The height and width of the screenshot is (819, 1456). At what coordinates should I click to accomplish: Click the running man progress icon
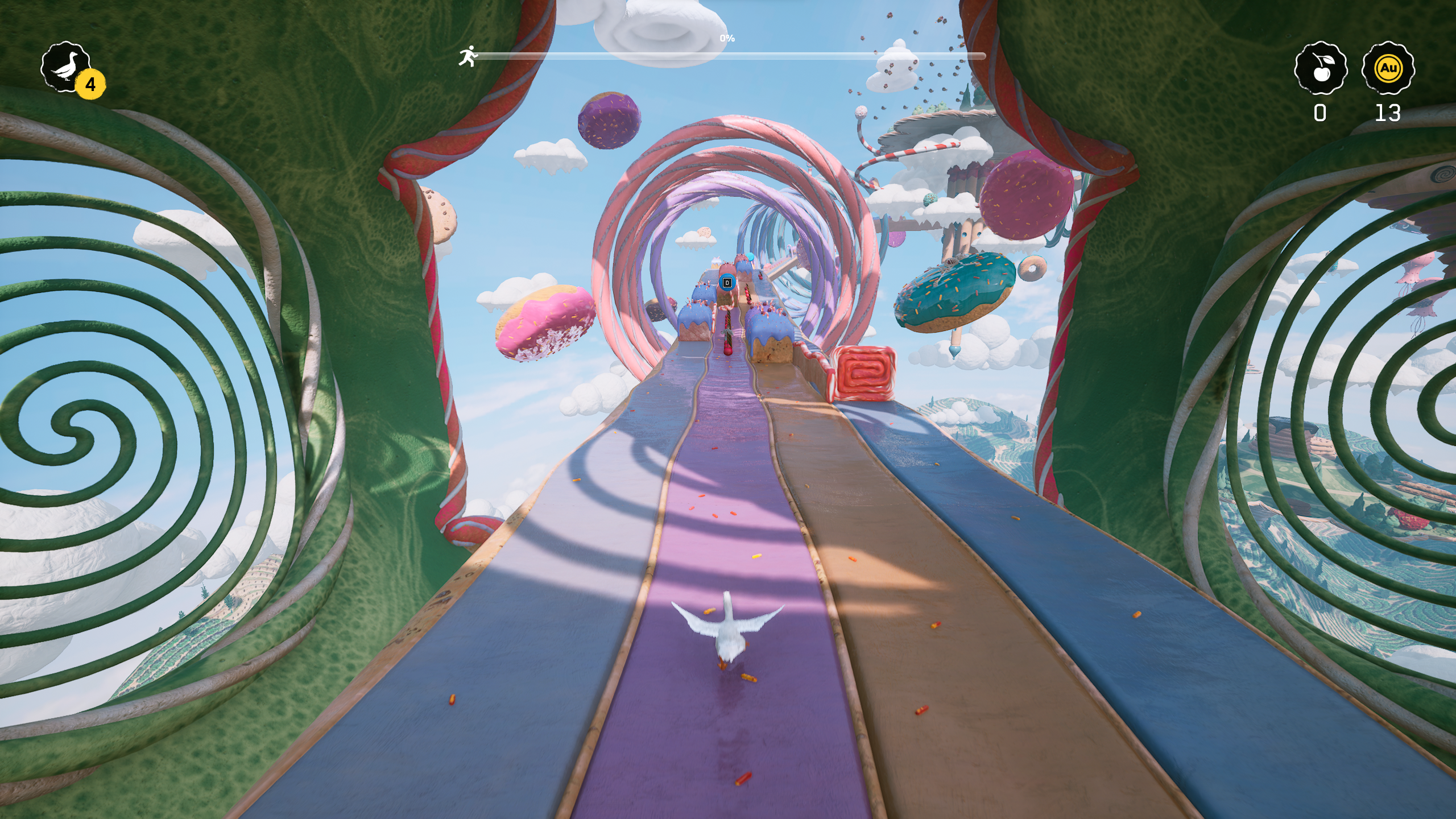coord(468,56)
